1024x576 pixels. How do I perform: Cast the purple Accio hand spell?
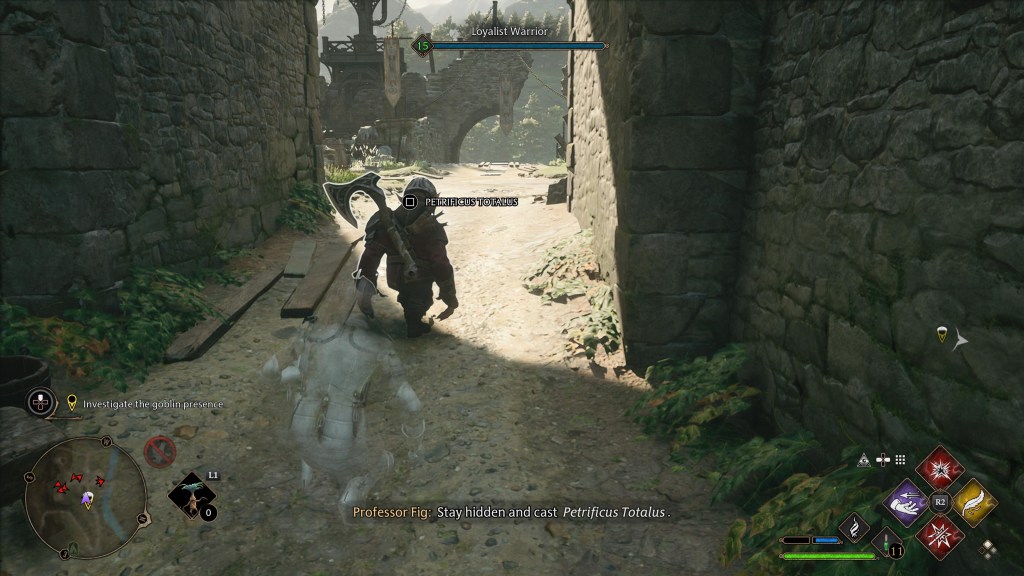click(x=907, y=502)
